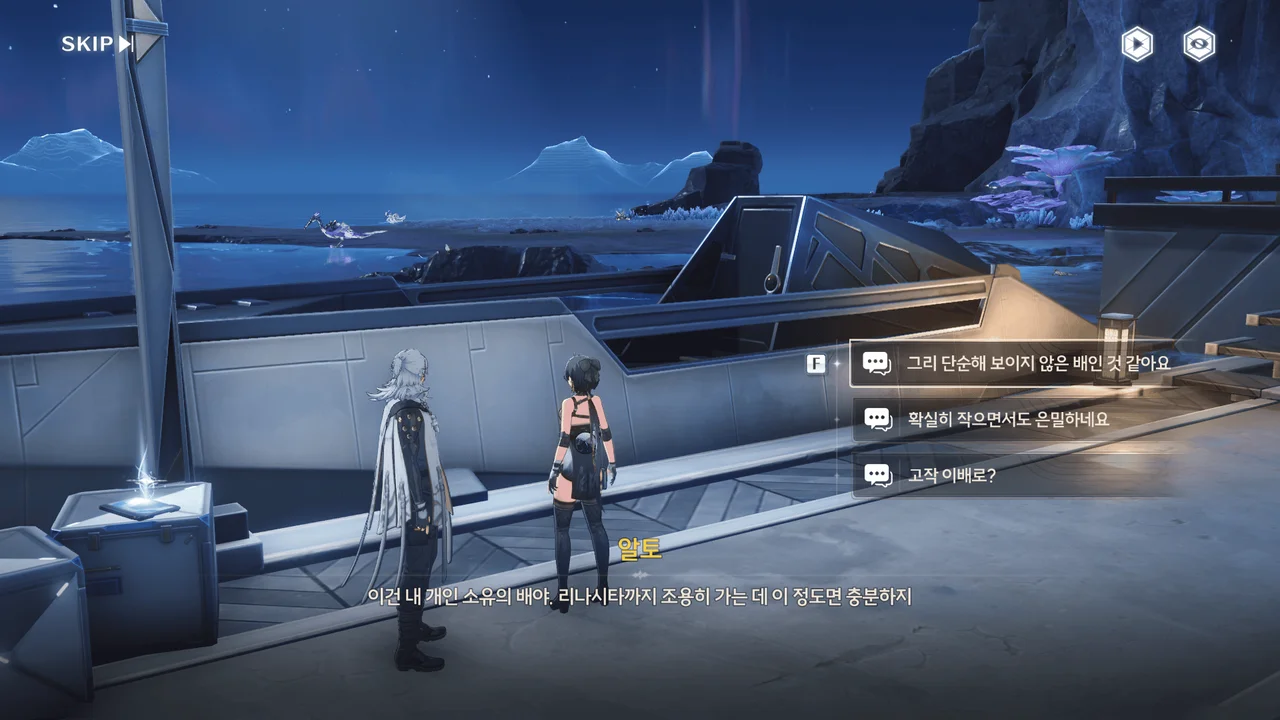The image size is (1280, 720).
Task: Toggle dialogue auto-play hexagon button
Action: point(1136,44)
